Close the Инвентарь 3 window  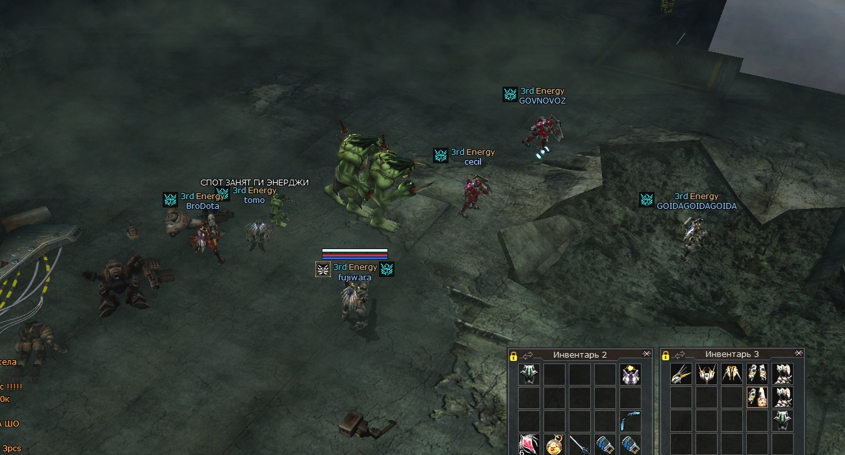coord(798,353)
